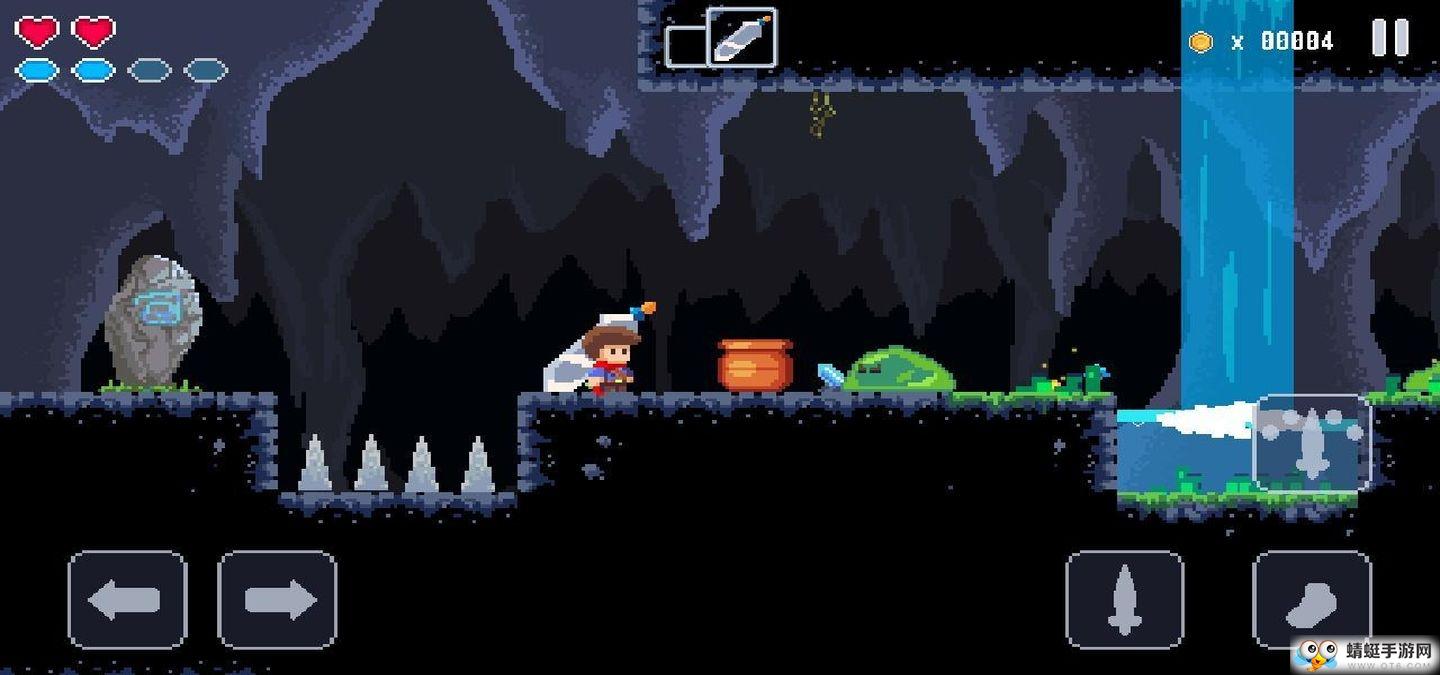Image resolution: width=1440 pixels, height=675 pixels.
Task: Tap the right arrow movement button
Action: pos(277,600)
